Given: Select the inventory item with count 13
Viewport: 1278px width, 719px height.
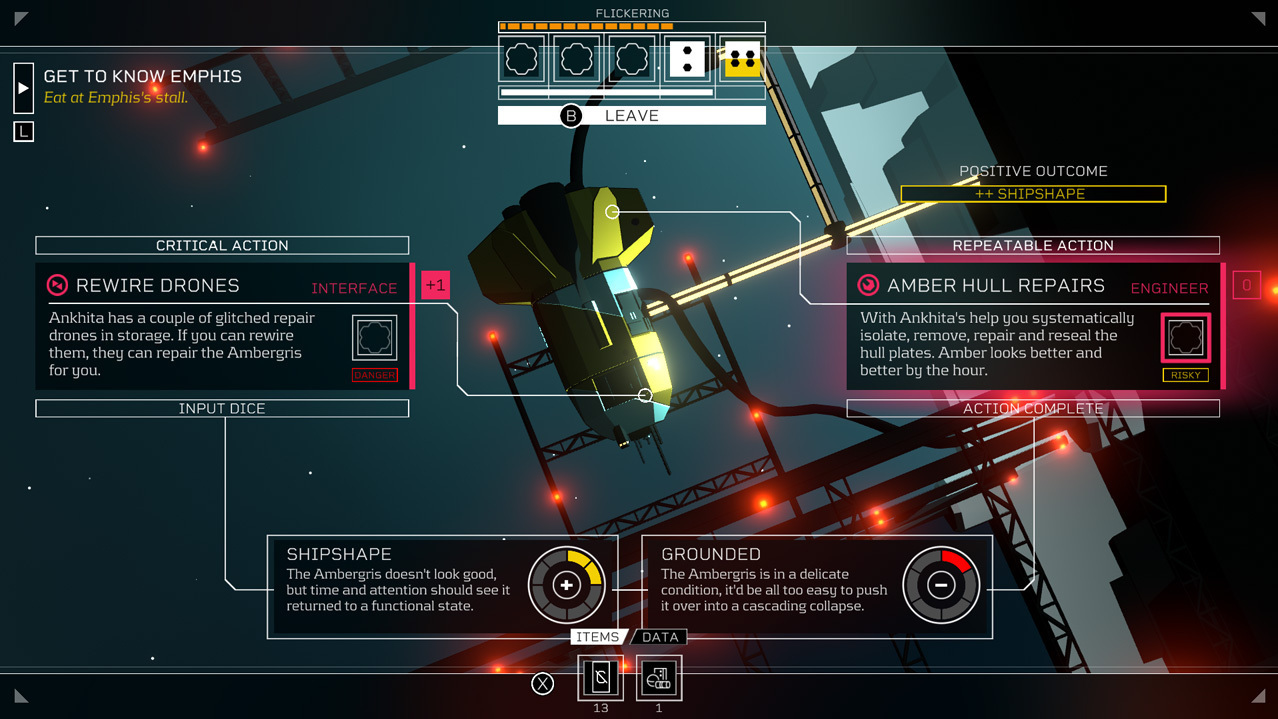Looking at the screenshot, I should tap(601, 678).
